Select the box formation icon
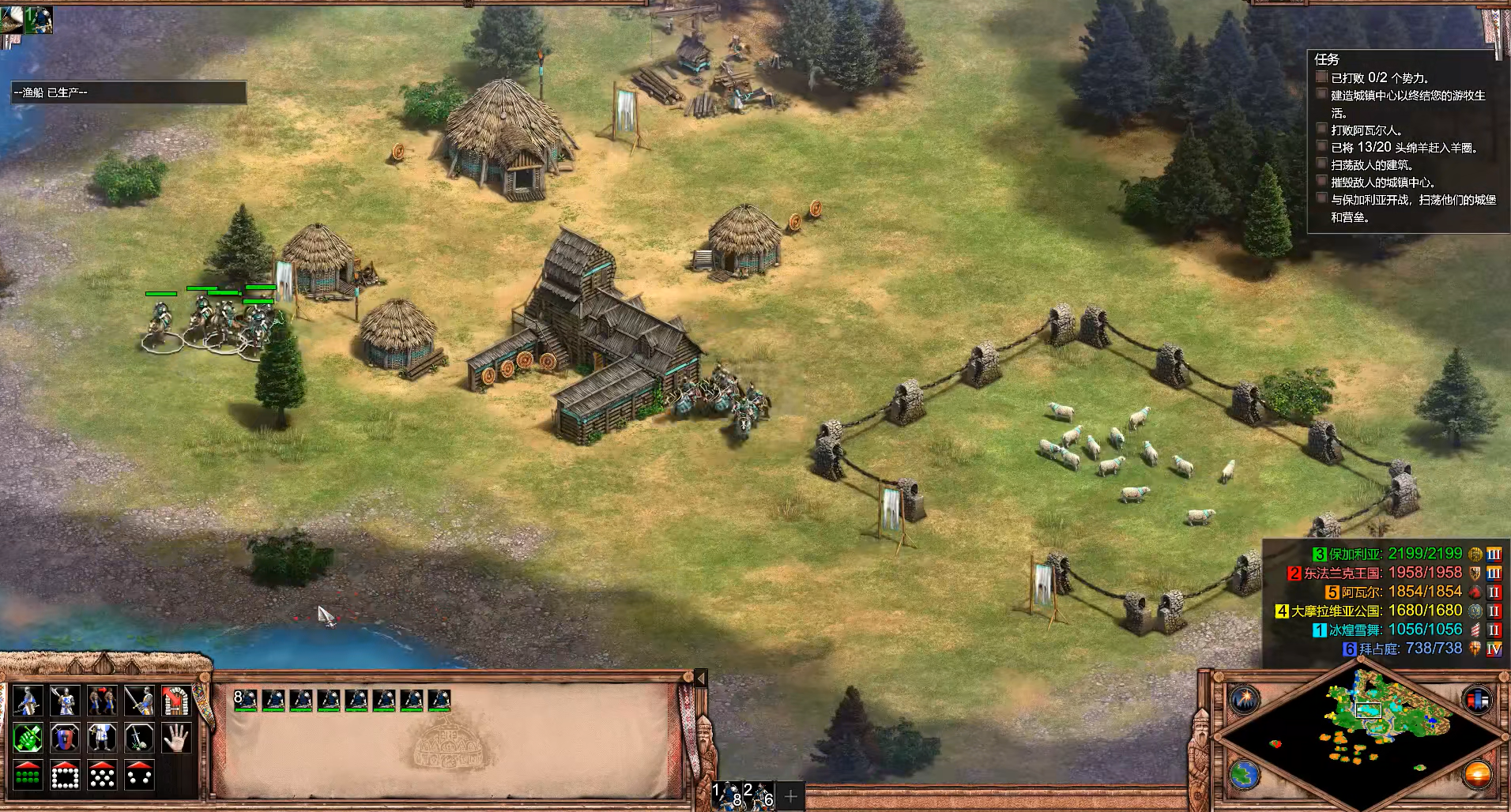The height and width of the screenshot is (812, 1511). pyautogui.click(x=65, y=775)
